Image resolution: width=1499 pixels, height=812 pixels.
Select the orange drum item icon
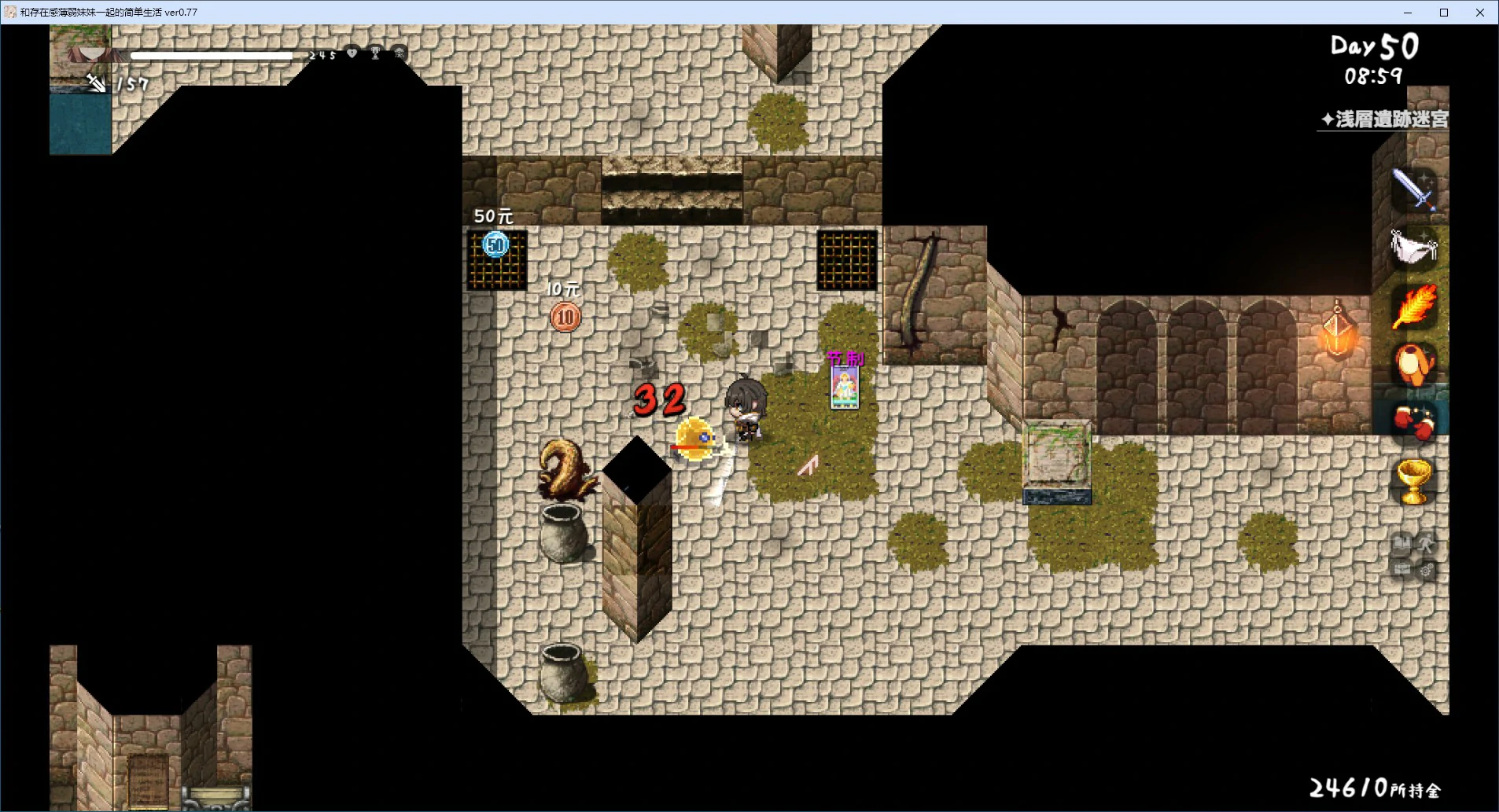click(x=1414, y=365)
